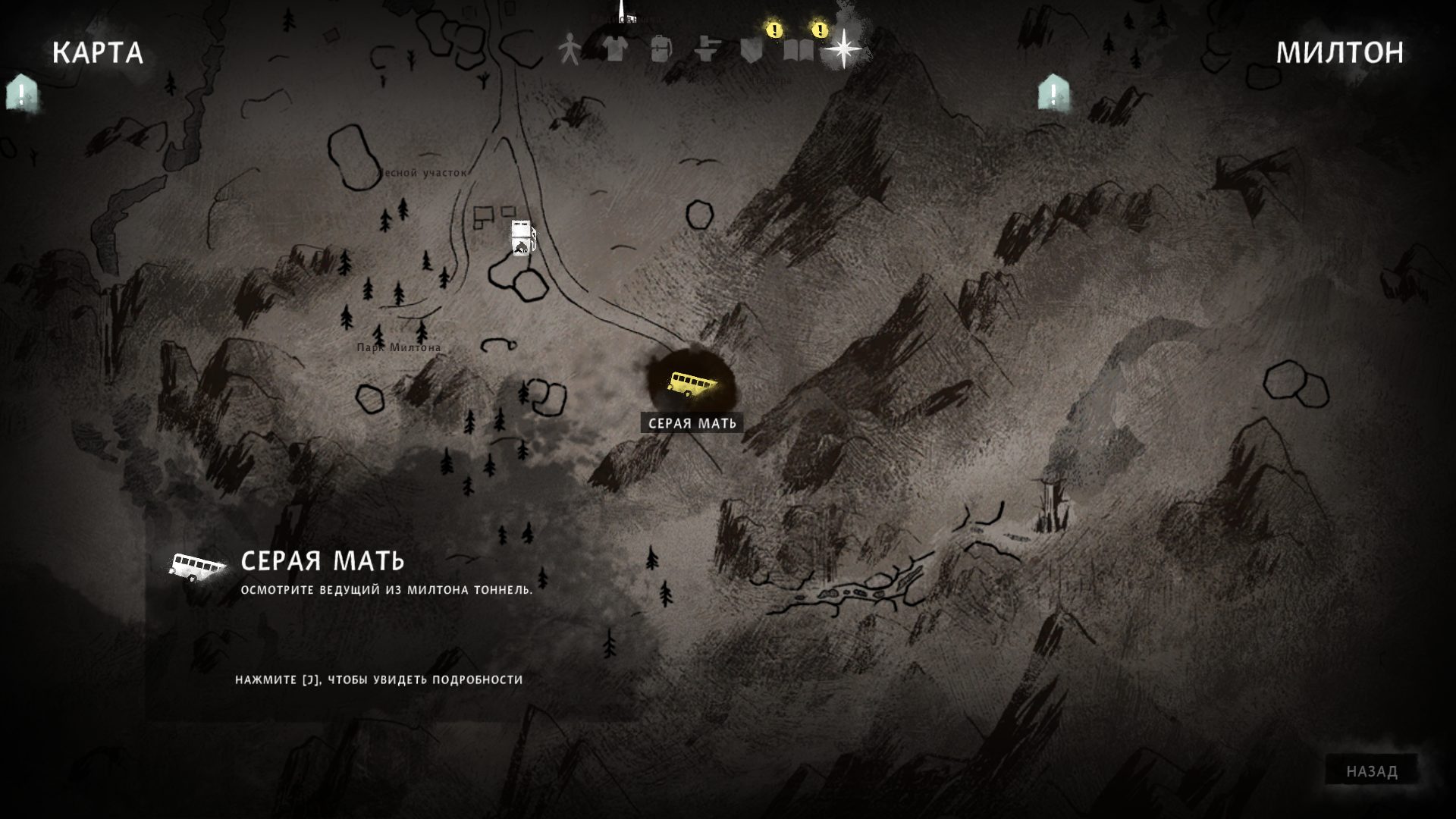Open the journal tab with the book icon
1456x819 pixels.
click(798, 50)
